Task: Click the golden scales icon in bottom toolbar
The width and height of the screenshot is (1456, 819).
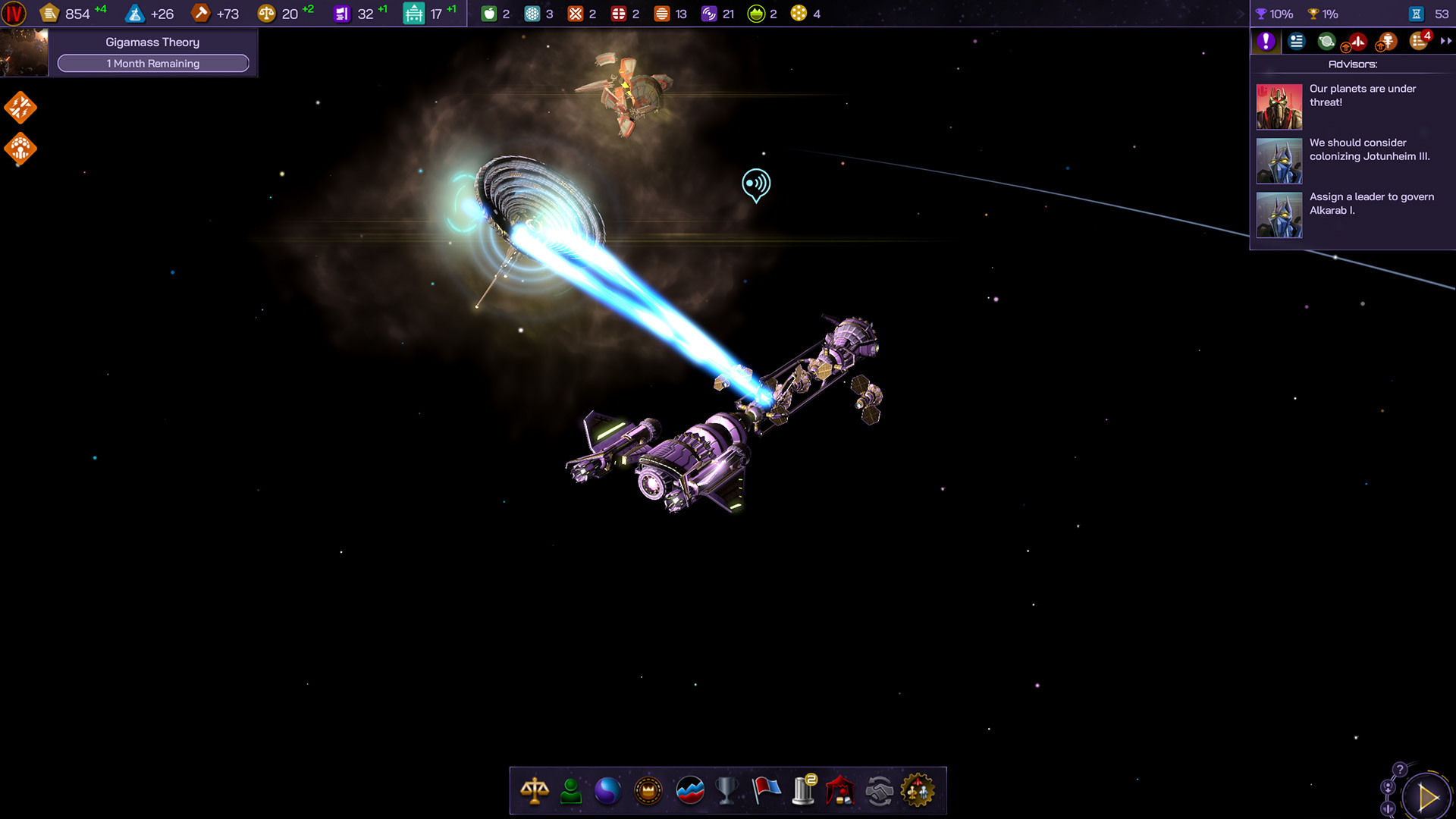Action: [535, 791]
